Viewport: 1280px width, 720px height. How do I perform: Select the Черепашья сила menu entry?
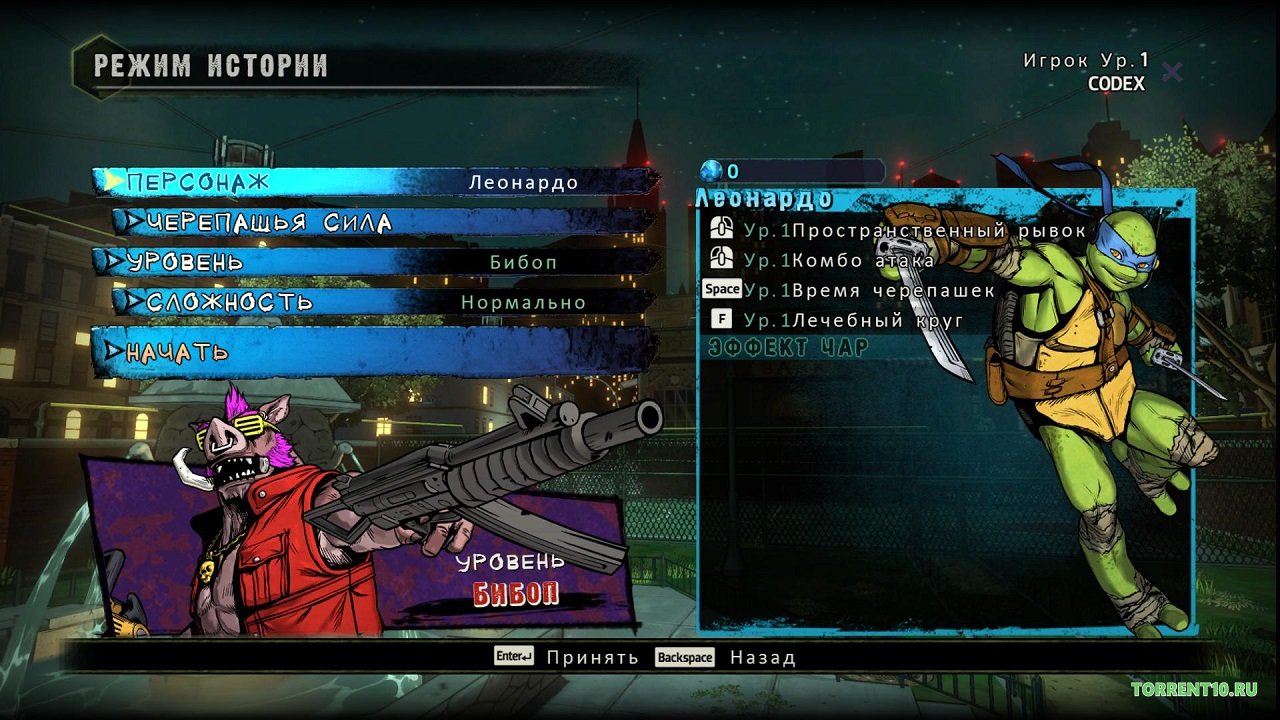tap(385, 222)
